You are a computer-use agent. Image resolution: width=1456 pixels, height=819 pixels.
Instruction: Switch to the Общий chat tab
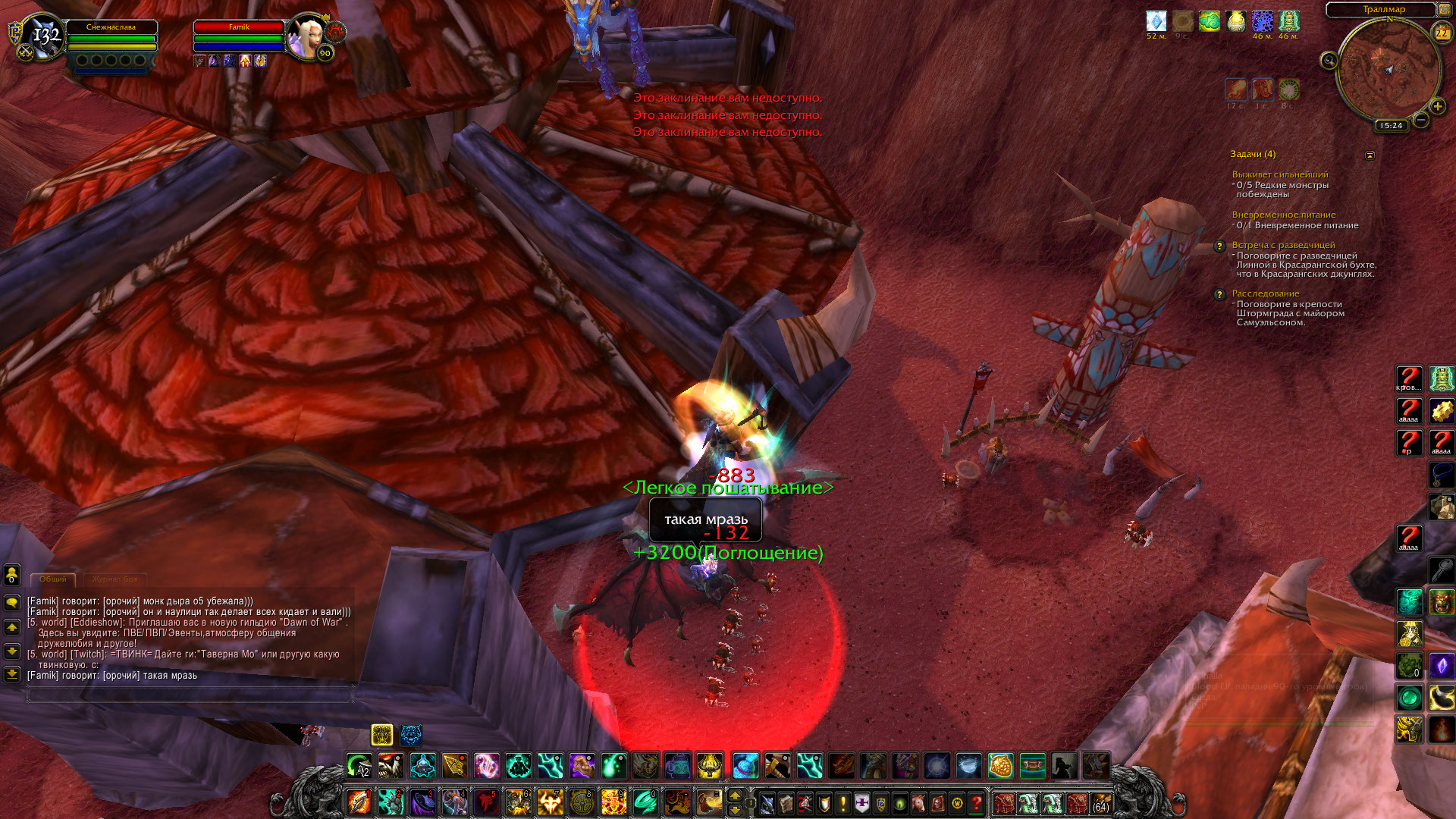click(53, 579)
